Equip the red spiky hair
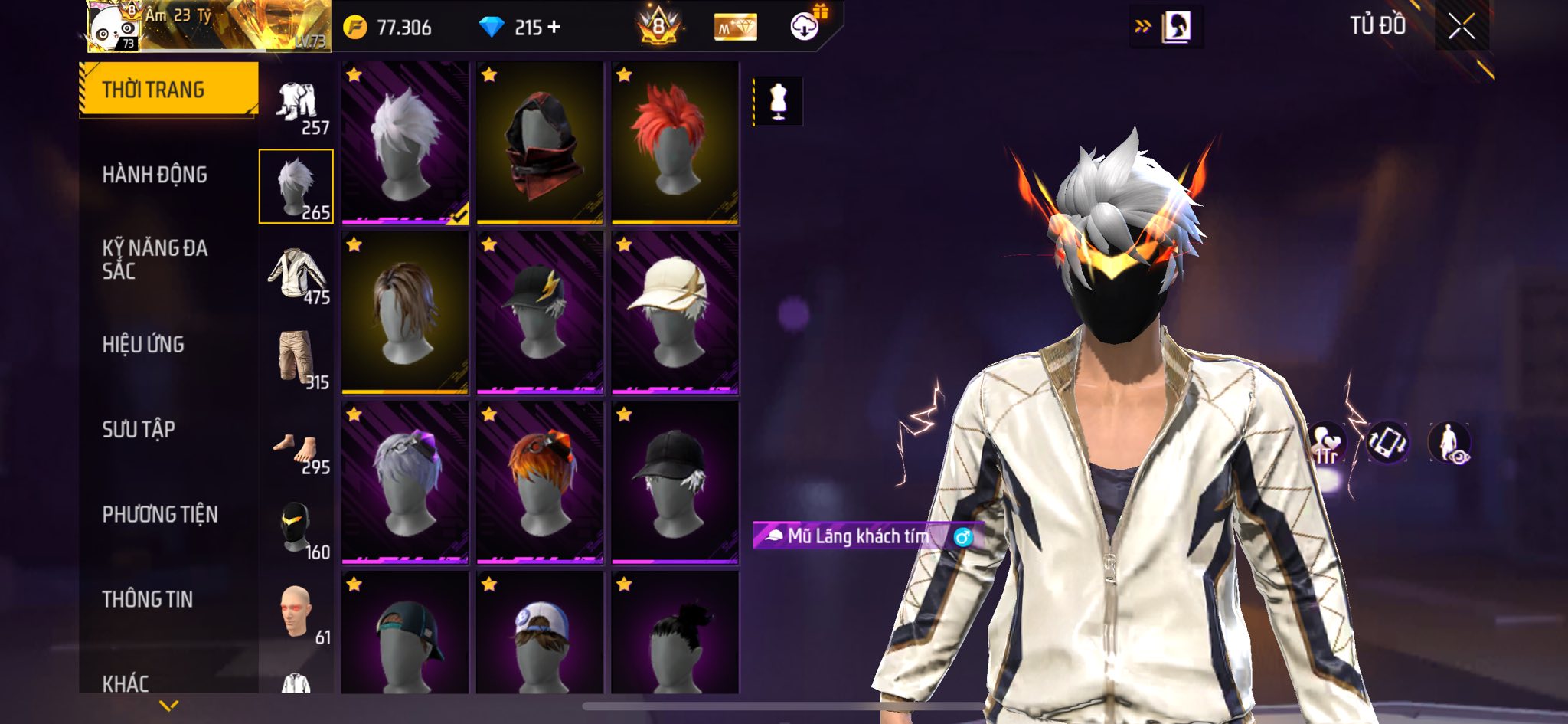Viewport: 1568px width, 724px height. tap(675, 143)
